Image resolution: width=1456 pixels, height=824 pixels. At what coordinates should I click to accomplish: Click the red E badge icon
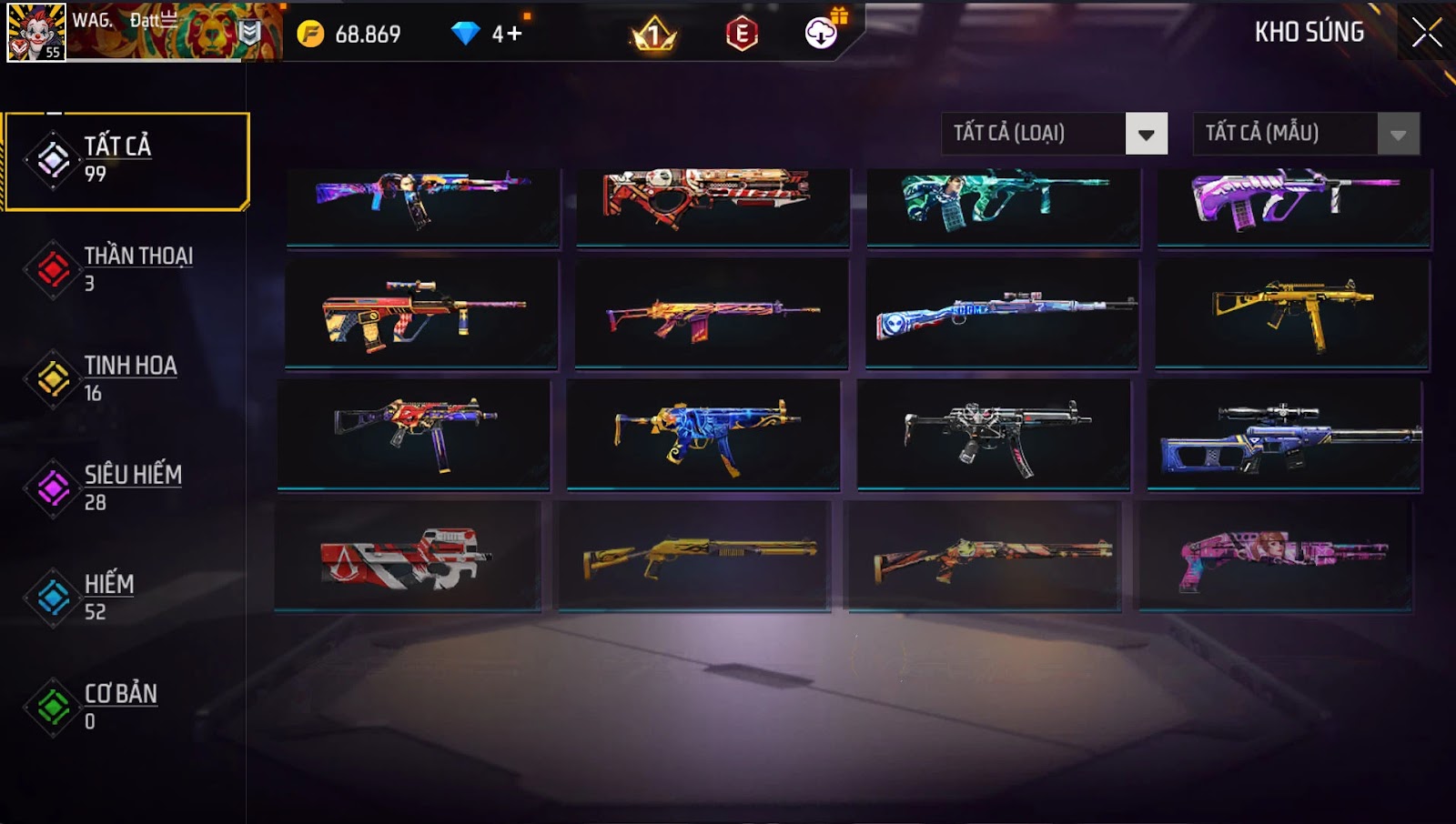tap(742, 35)
